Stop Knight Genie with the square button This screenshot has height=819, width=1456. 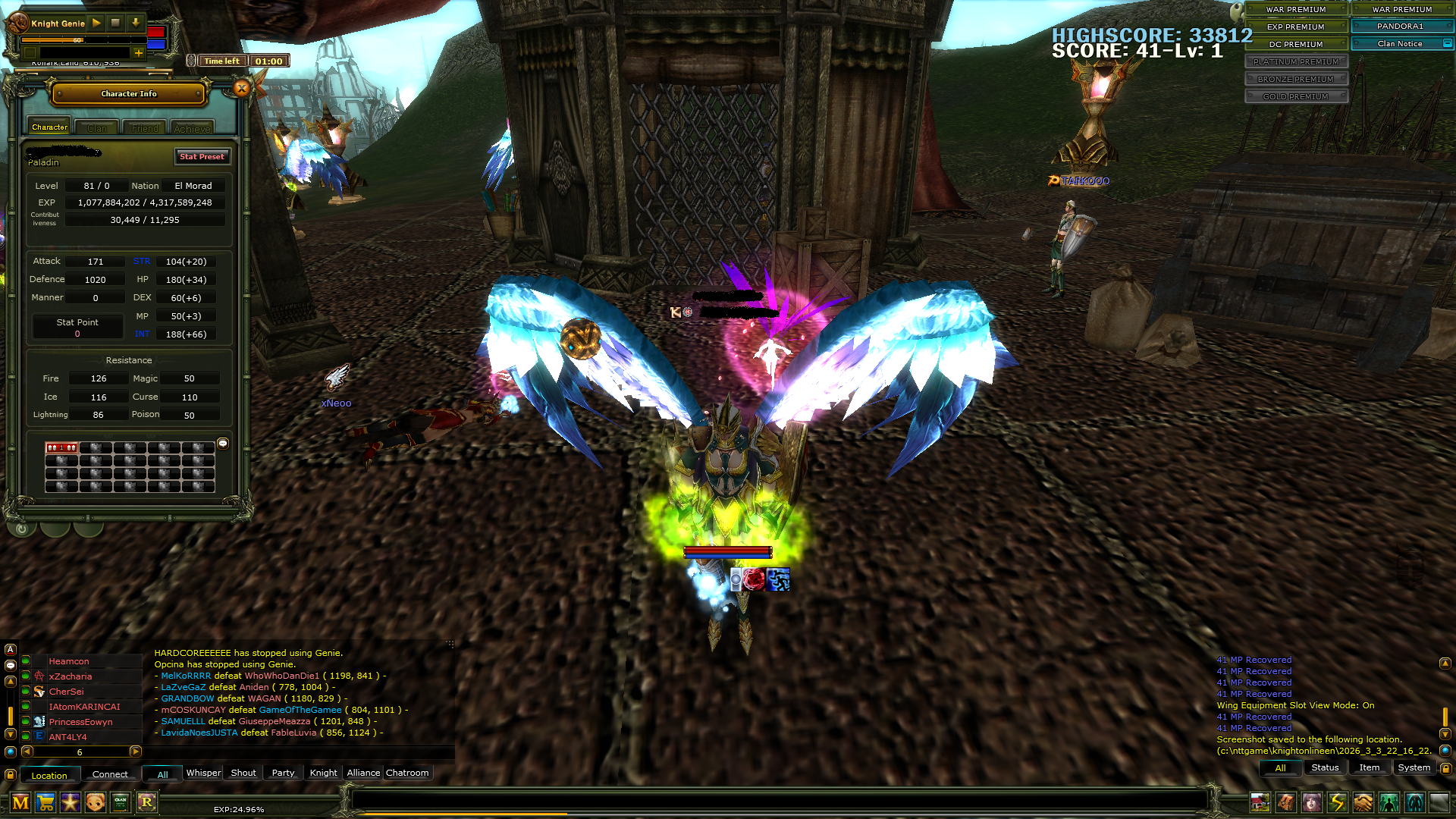click(x=115, y=23)
